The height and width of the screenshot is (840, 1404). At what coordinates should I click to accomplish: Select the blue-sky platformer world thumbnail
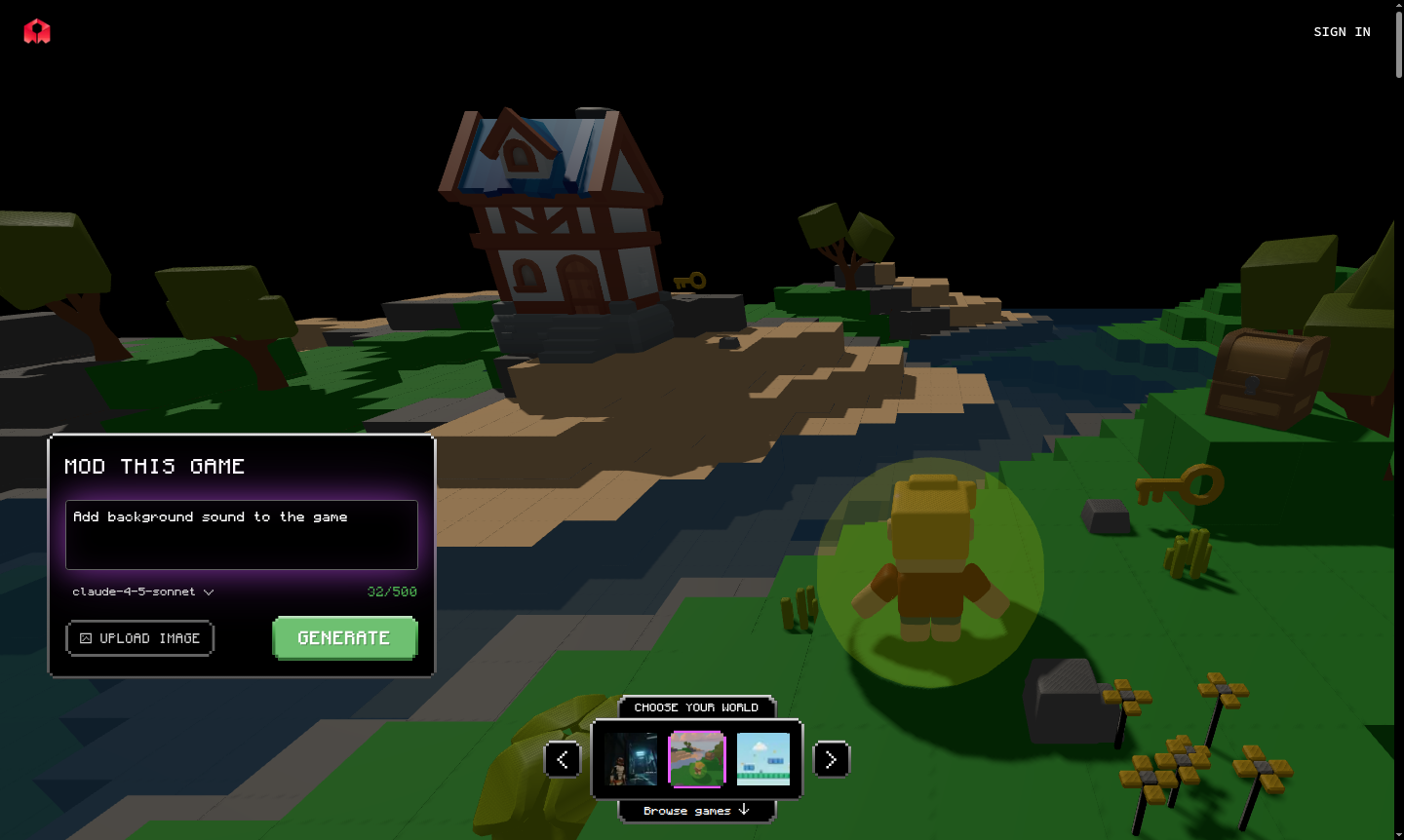click(x=764, y=759)
